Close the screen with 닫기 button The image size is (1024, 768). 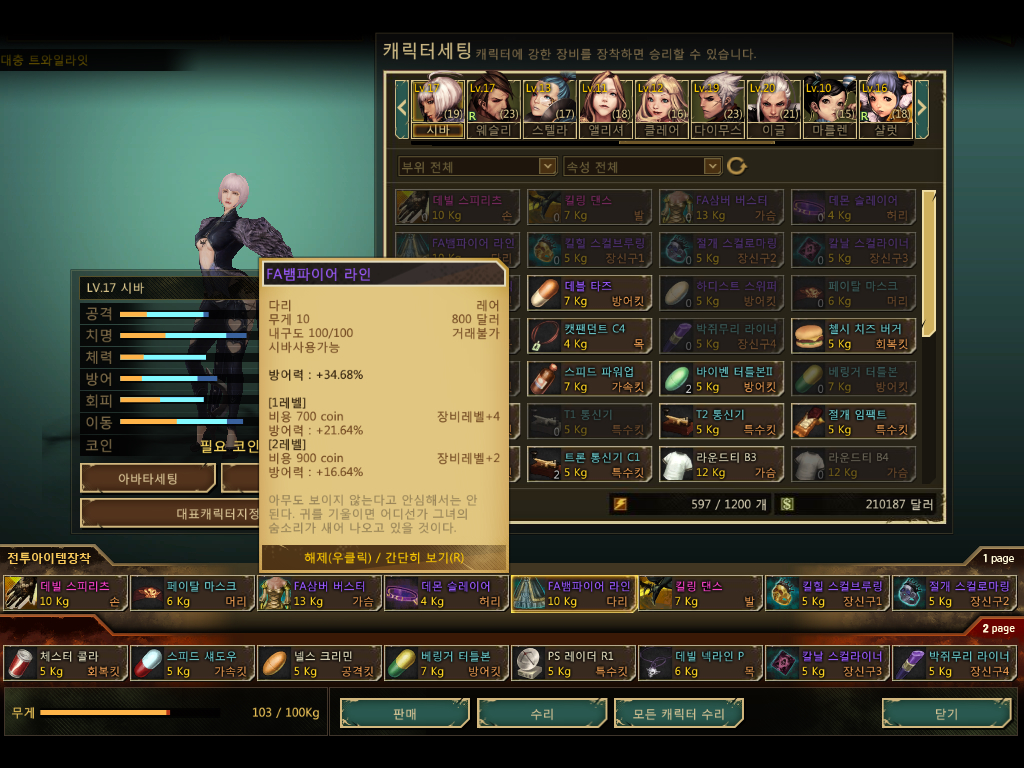(x=945, y=714)
